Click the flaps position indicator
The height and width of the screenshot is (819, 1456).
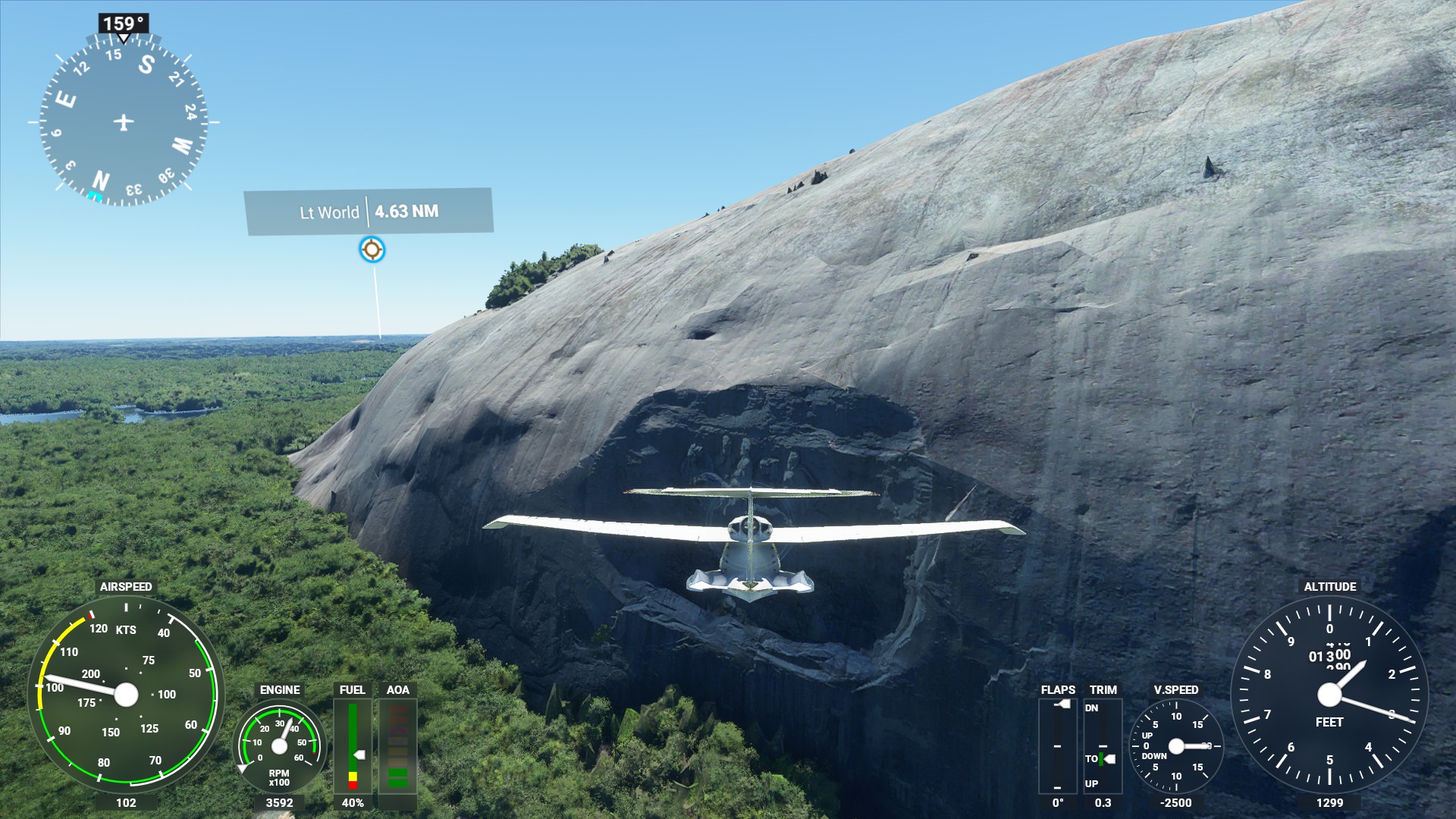pos(1057,746)
